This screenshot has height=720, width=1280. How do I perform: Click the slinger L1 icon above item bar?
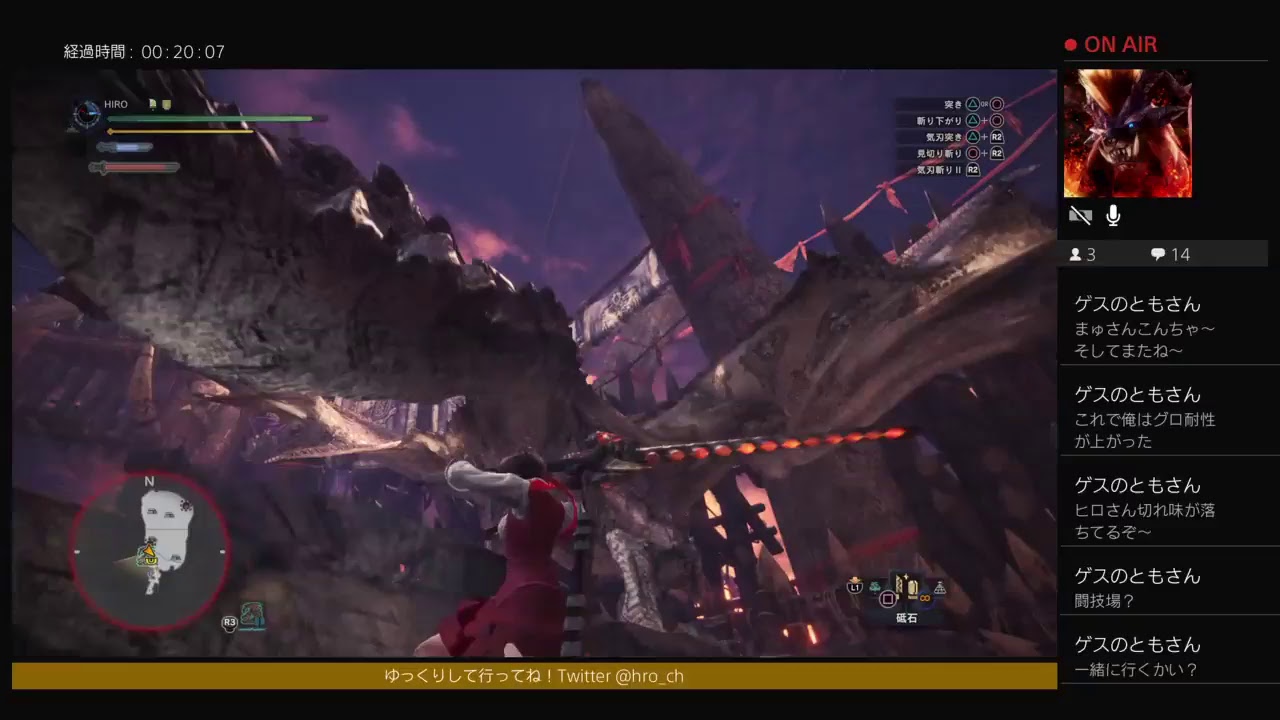(854, 587)
